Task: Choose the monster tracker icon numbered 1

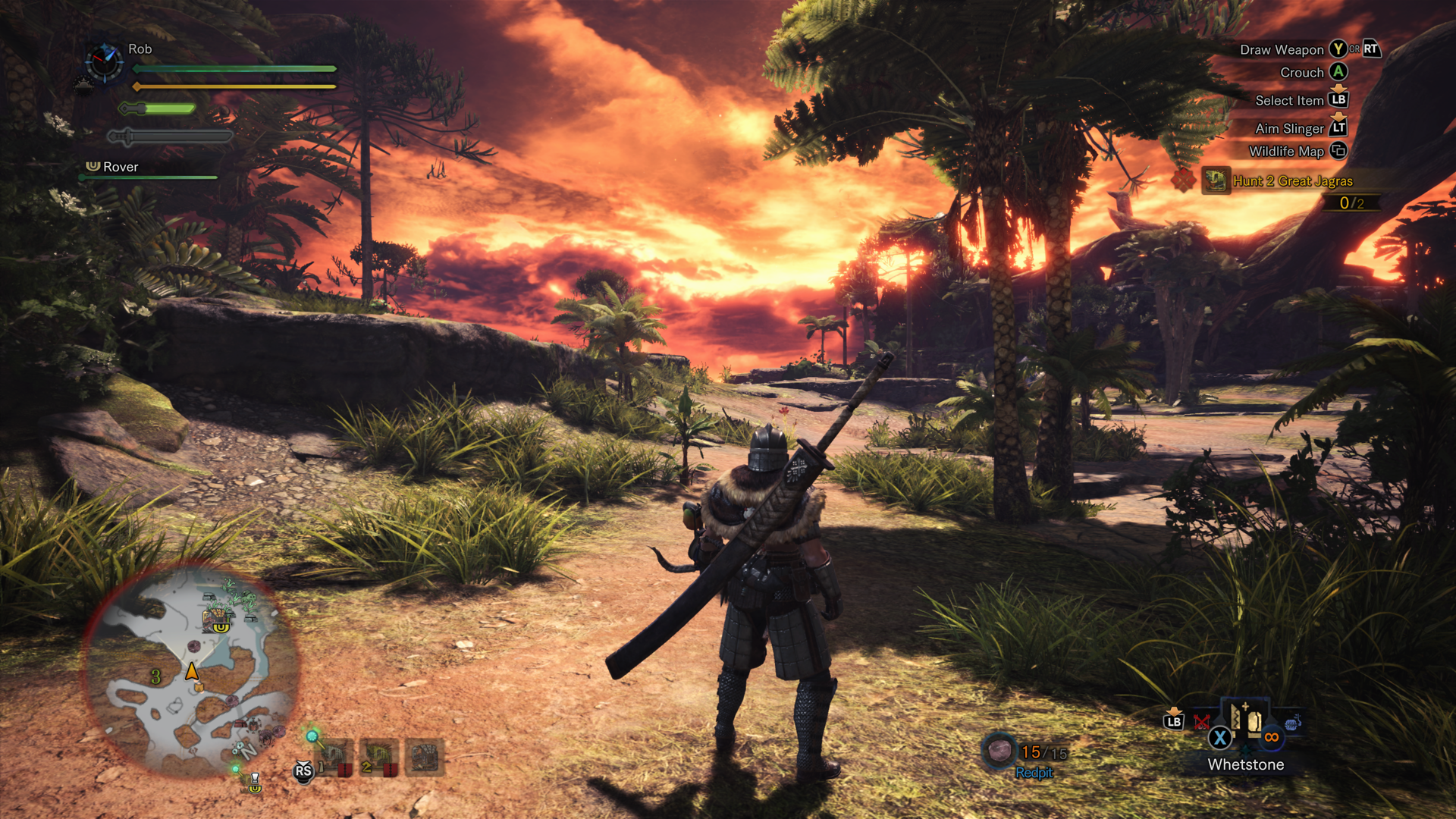Action: [335, 758]
